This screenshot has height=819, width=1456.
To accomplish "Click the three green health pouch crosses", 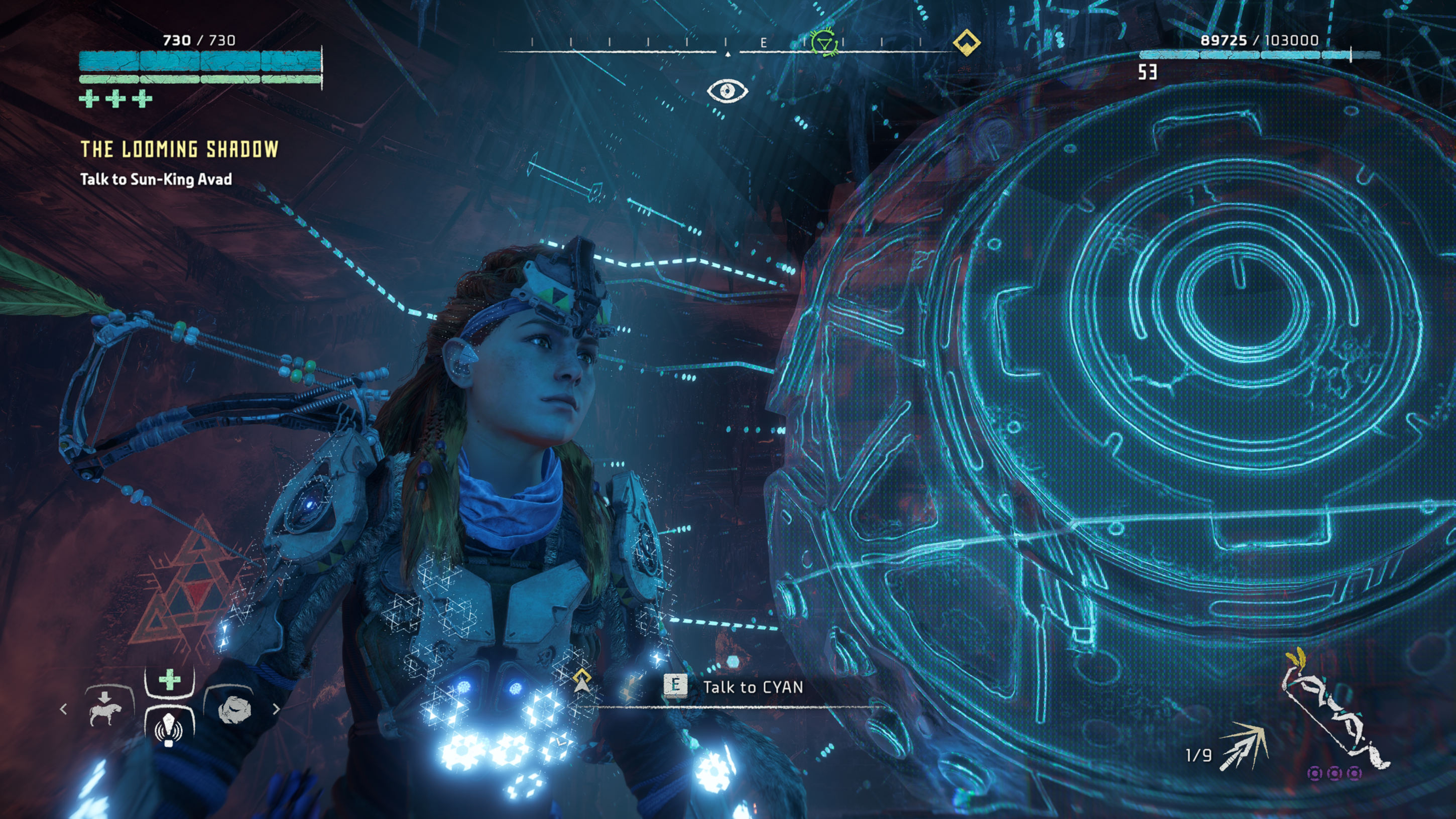I will point(116,99).
